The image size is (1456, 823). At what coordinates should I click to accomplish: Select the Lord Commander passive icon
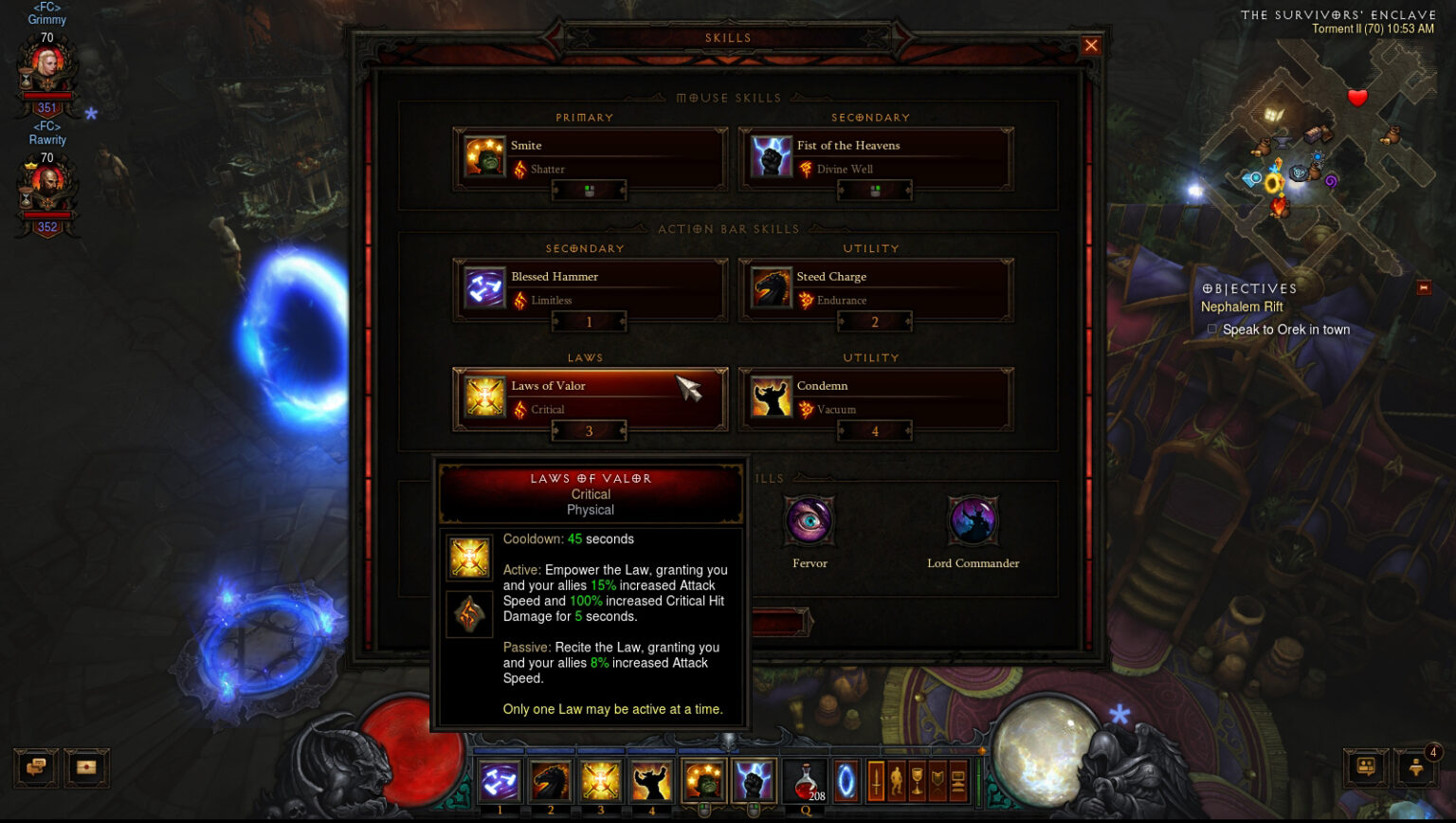[x=972, y=521]
